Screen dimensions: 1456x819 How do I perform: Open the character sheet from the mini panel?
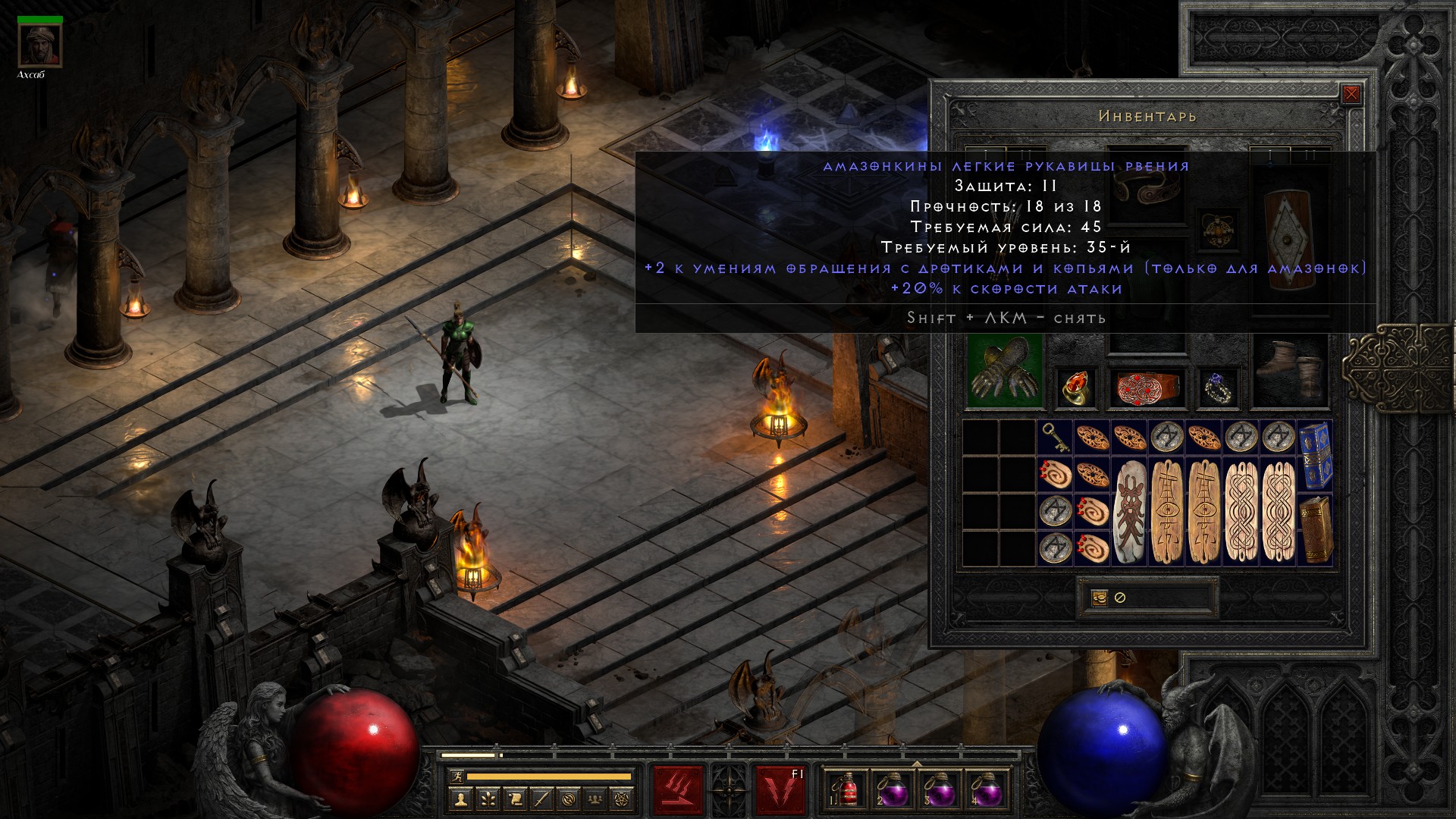[x=460, y=799]
